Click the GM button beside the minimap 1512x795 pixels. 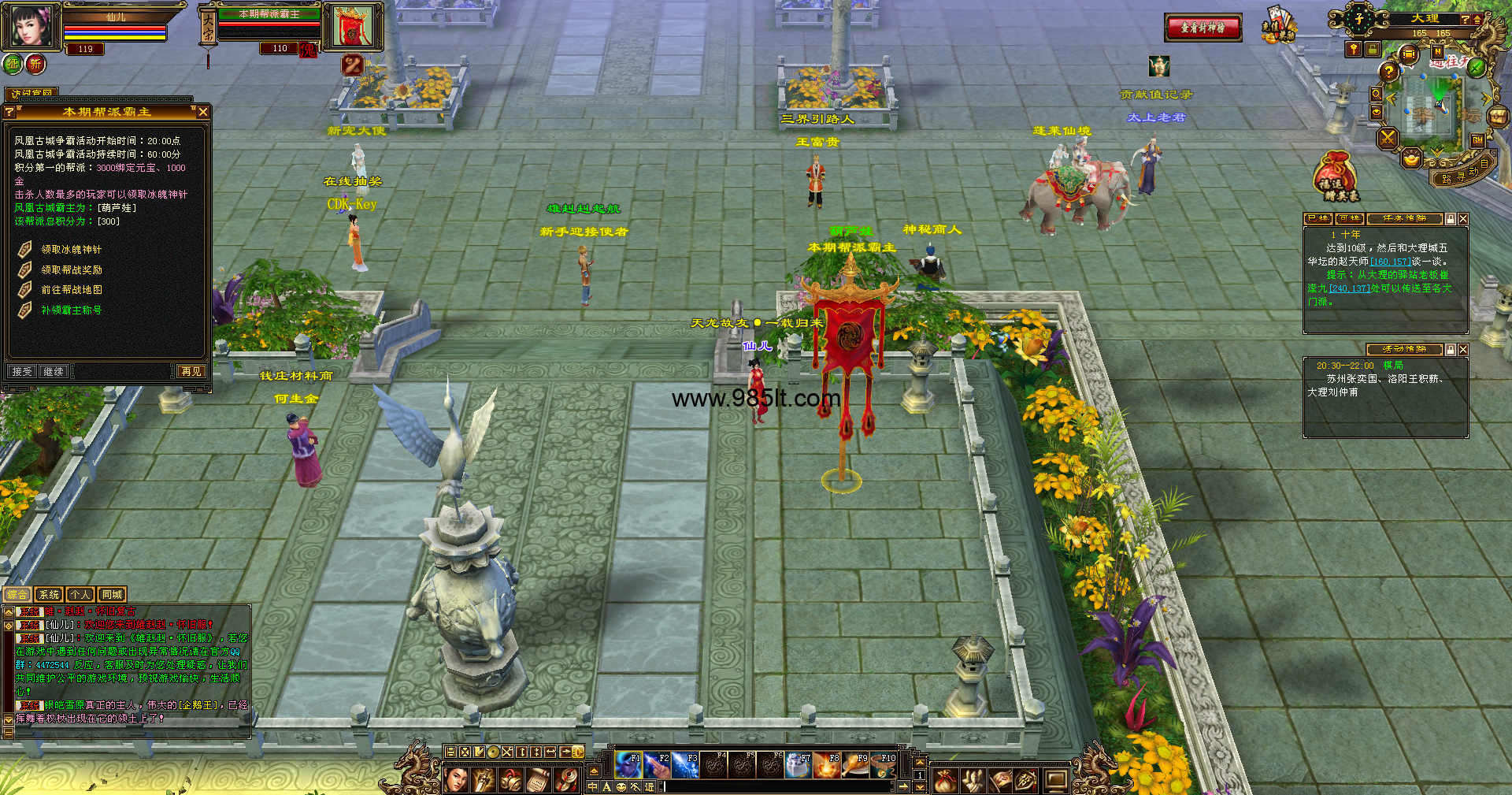coord(1477,140)
